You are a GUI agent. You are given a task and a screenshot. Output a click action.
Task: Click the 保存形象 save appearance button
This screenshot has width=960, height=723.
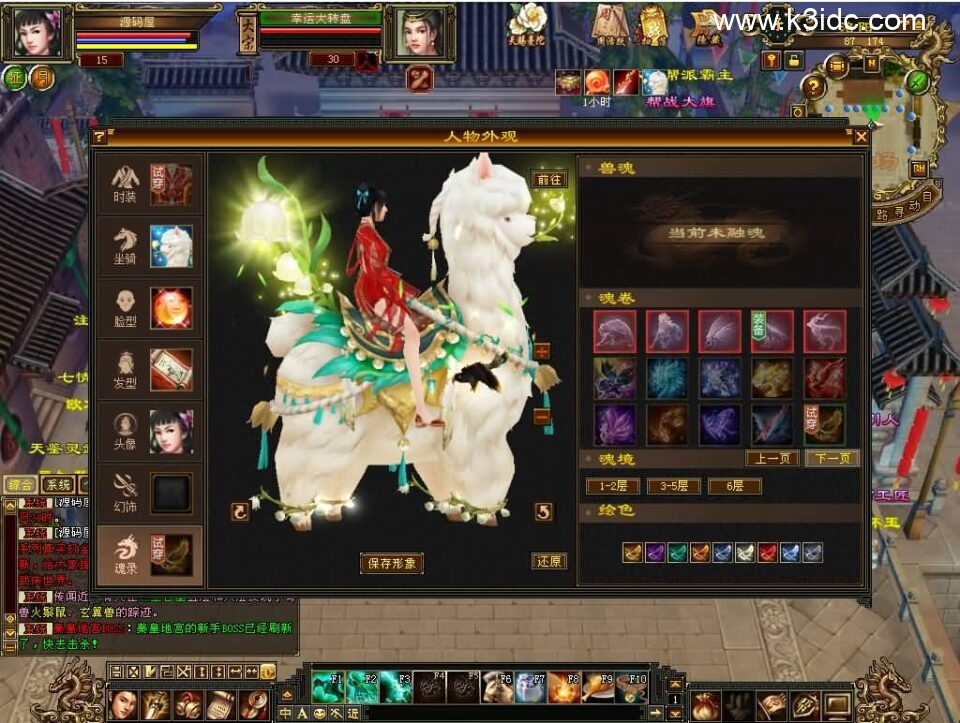point(392,563)
